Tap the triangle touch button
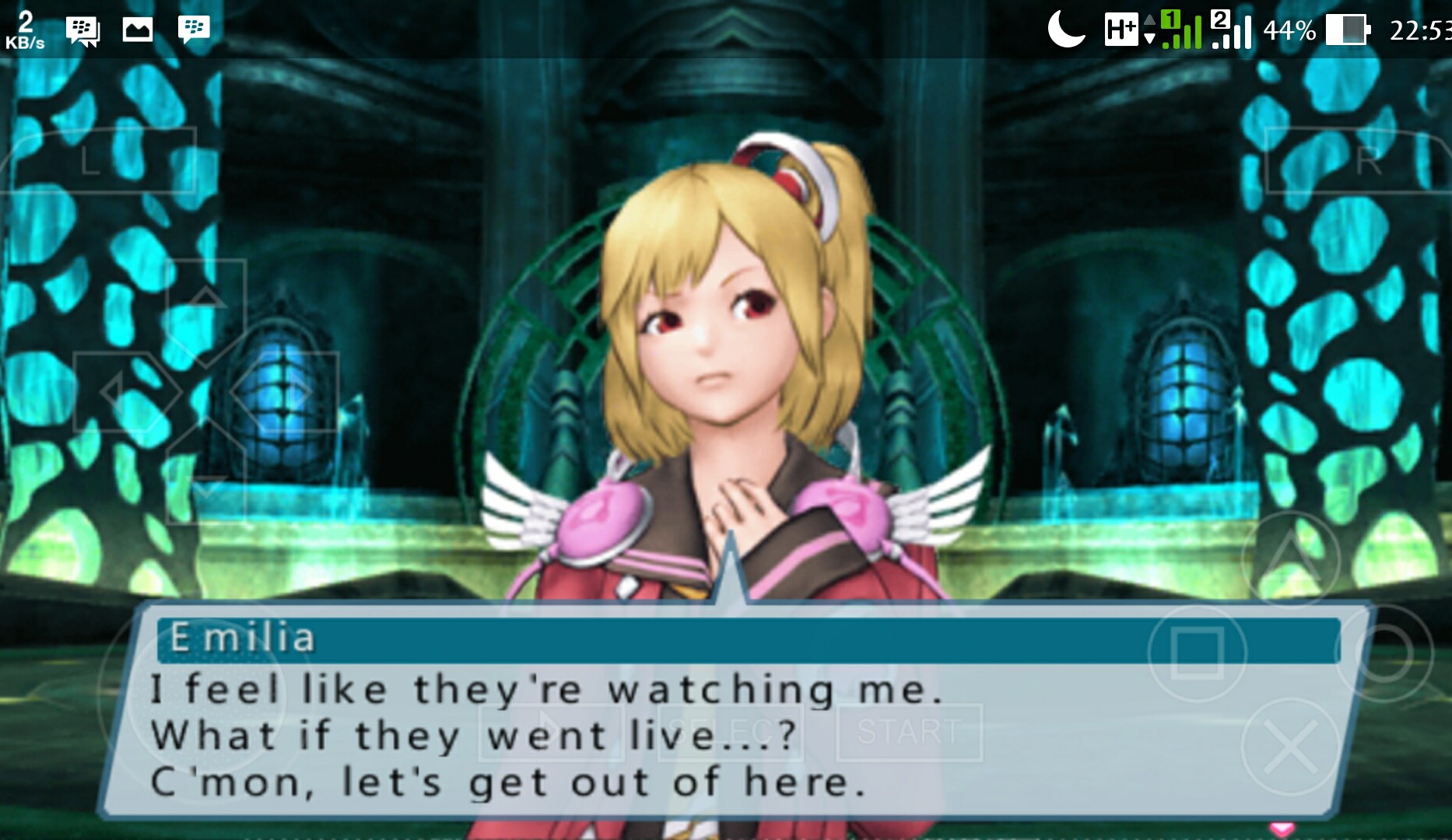The width and height of the screenshot is (1452, 840). 1290,558
